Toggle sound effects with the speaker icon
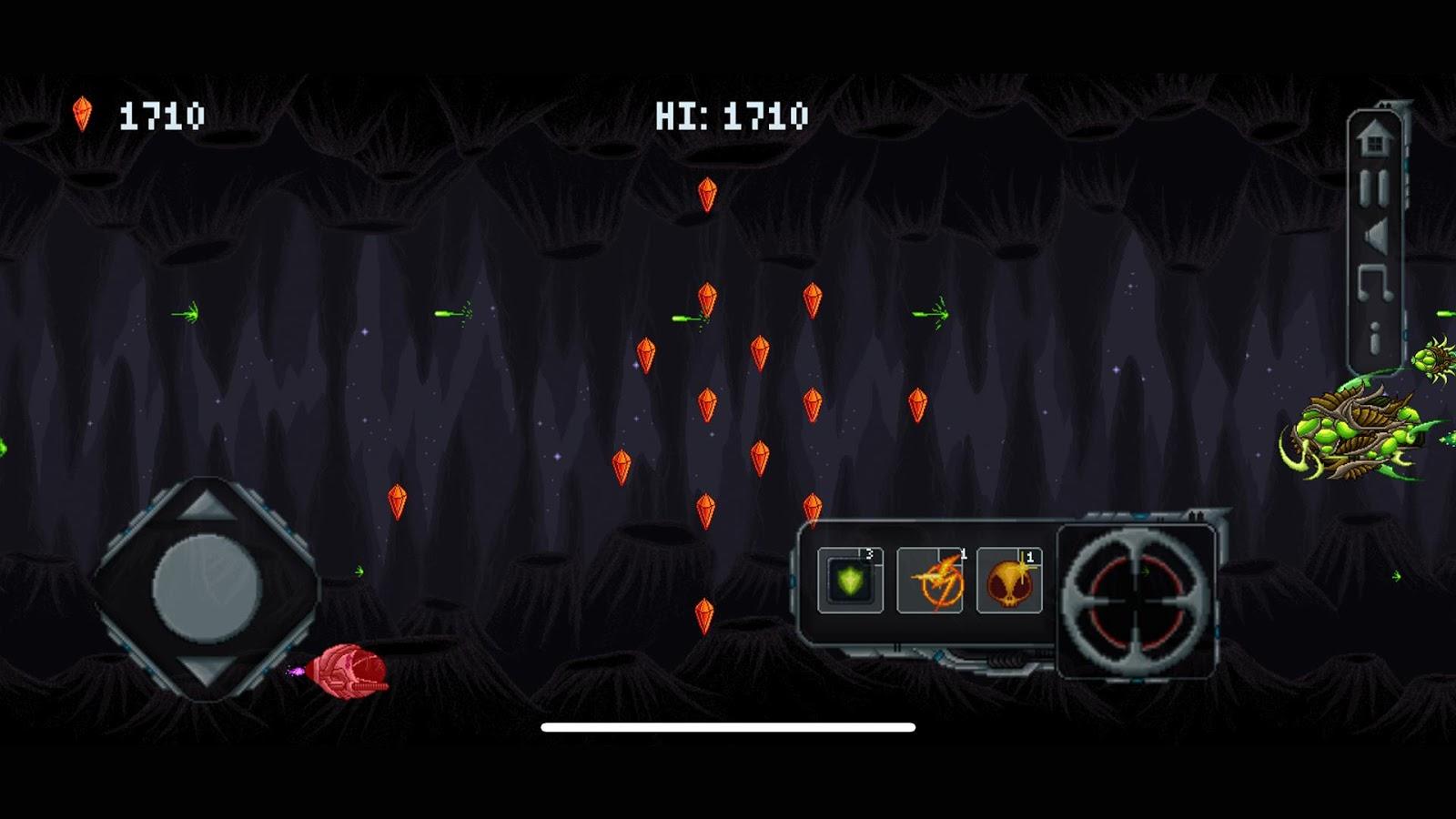Screen dimensions: 1456x819 click(1374, 236)
